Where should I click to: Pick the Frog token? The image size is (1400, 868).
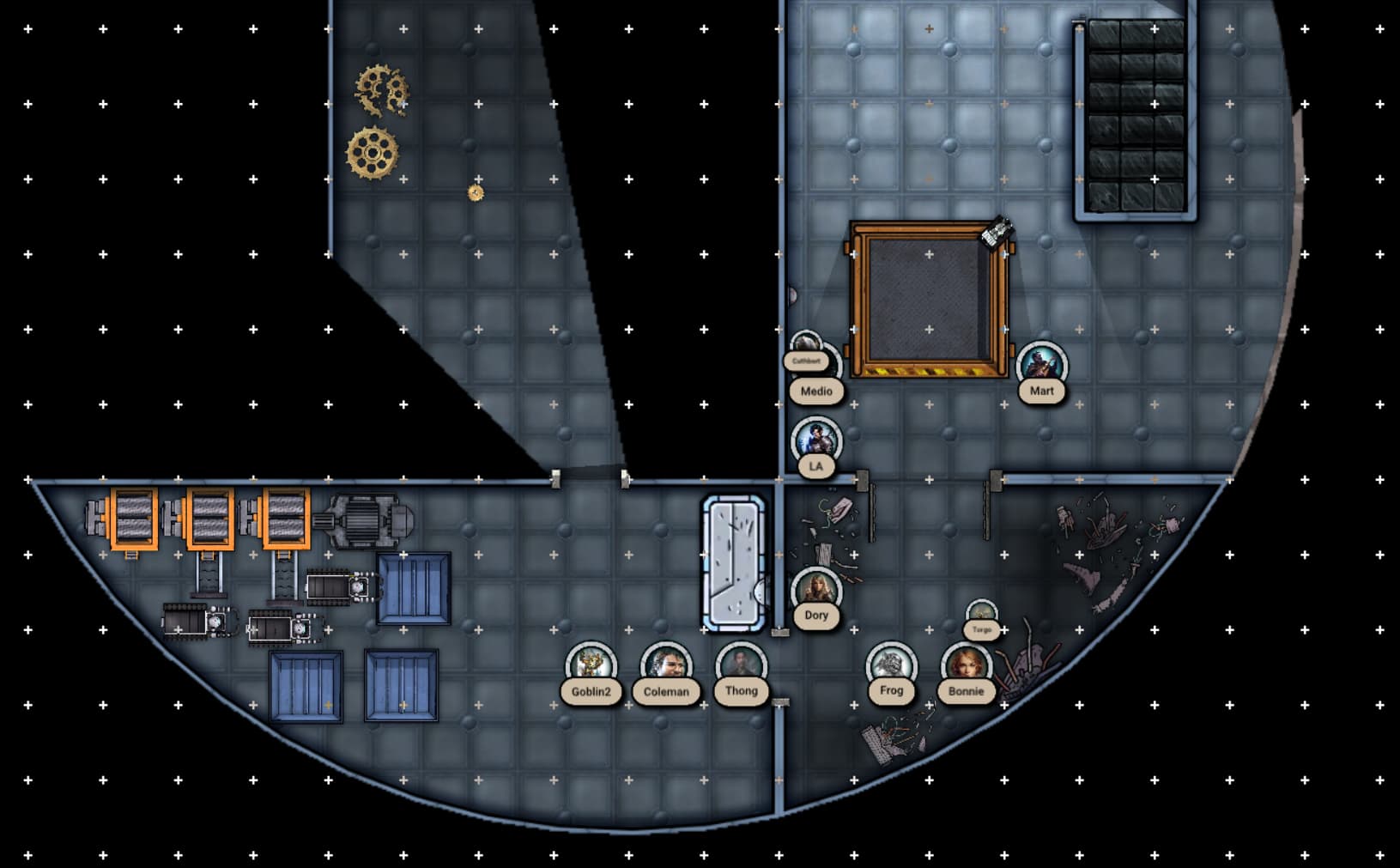tap(891, 665)
